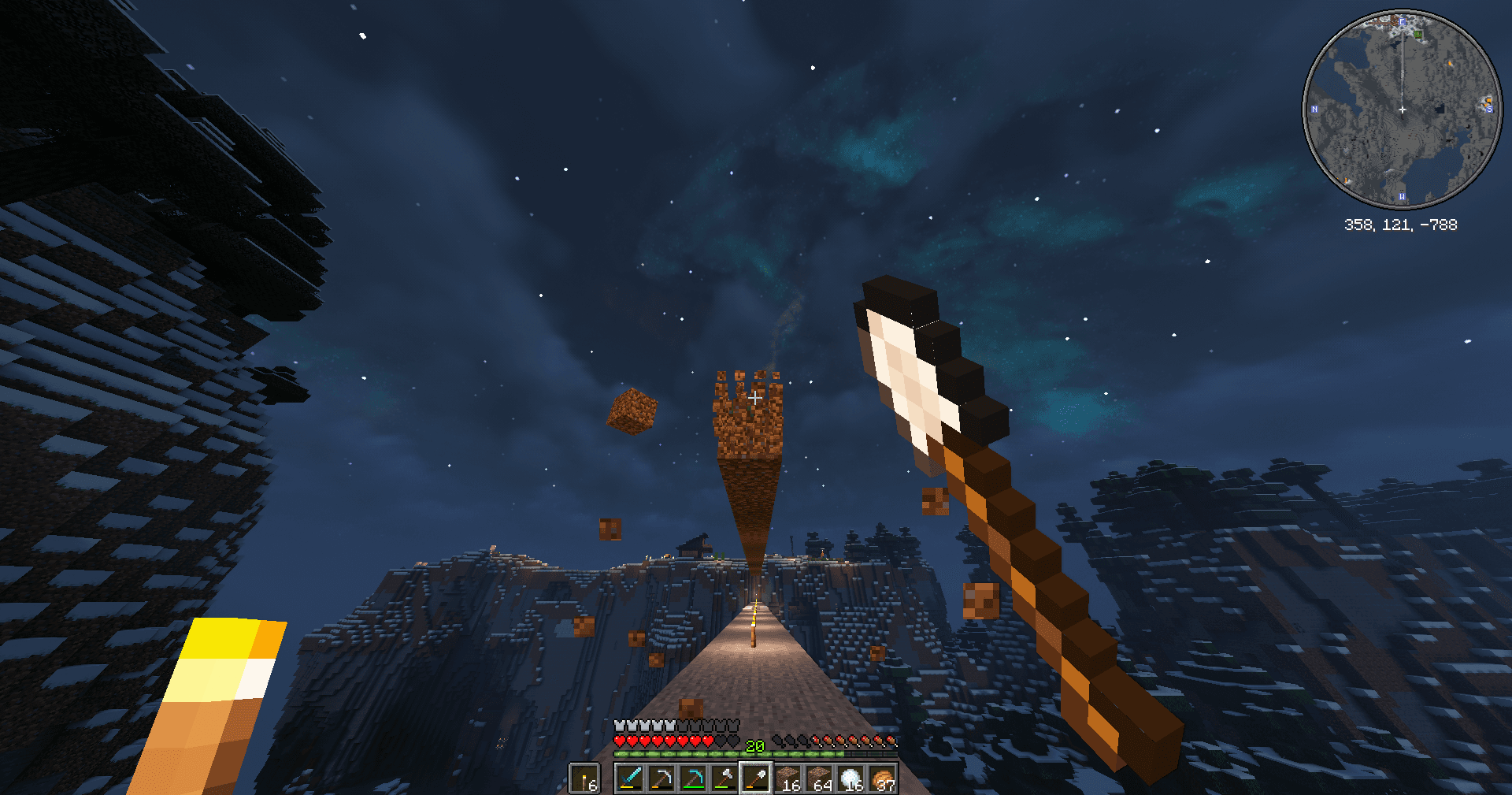Image resolution: width=1512 pixels, height=795 pixels.
Task: Click the level 20 experience number
Action: [x=754, y=745]
